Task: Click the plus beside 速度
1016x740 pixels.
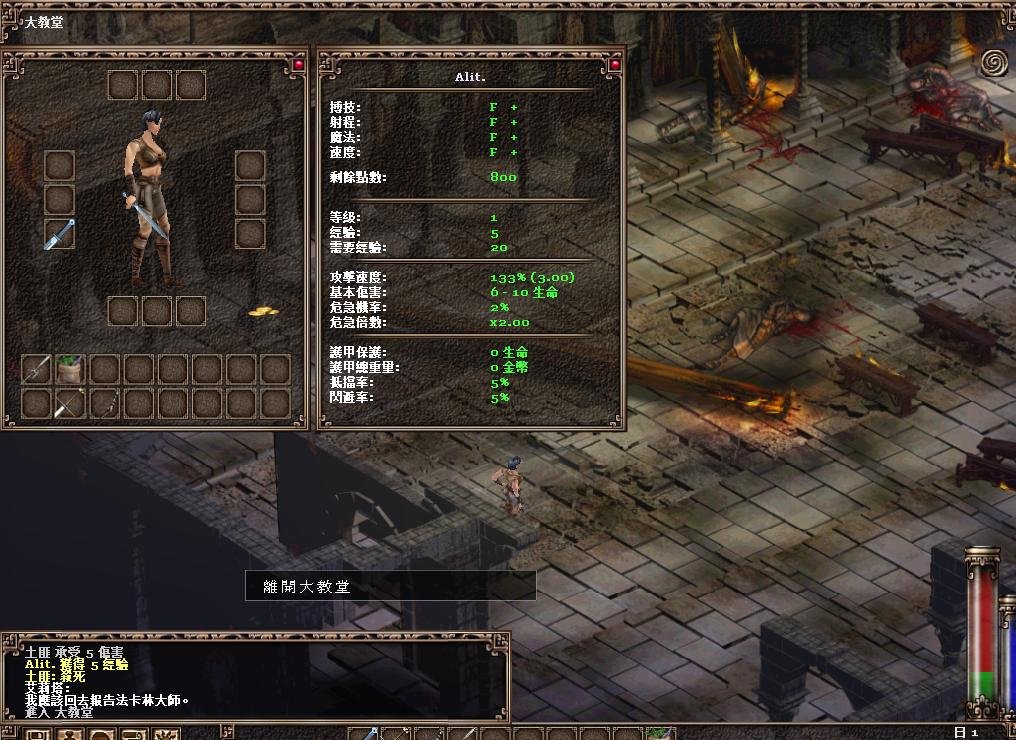Action: (x=515, y=152)
